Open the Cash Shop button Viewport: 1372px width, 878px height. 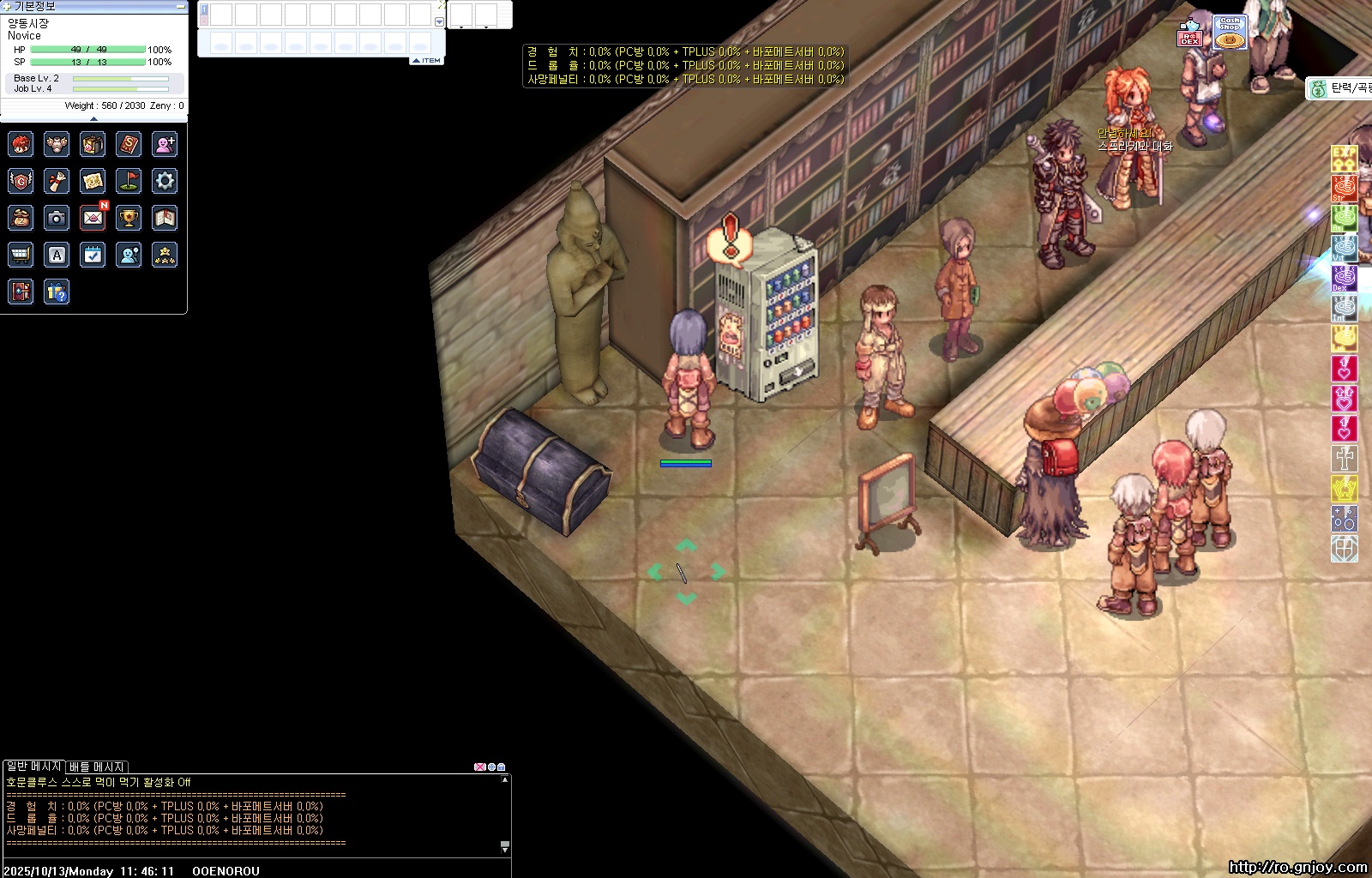coord(1230,32)
